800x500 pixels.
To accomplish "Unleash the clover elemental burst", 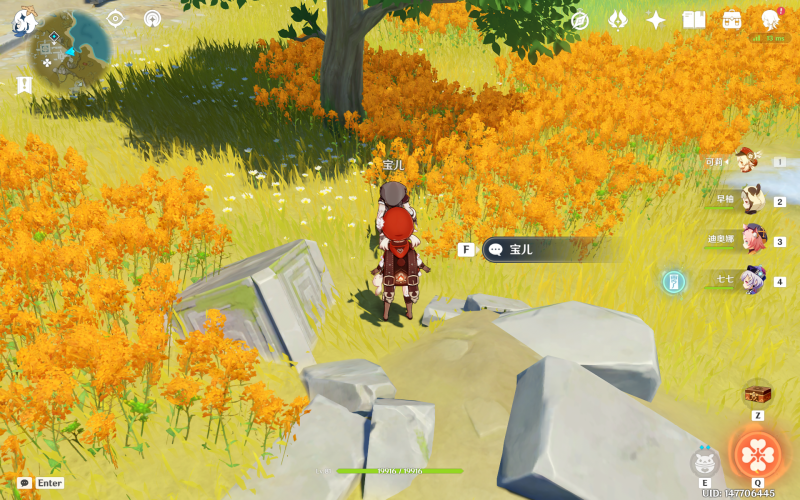I will [x=757, y=453].
